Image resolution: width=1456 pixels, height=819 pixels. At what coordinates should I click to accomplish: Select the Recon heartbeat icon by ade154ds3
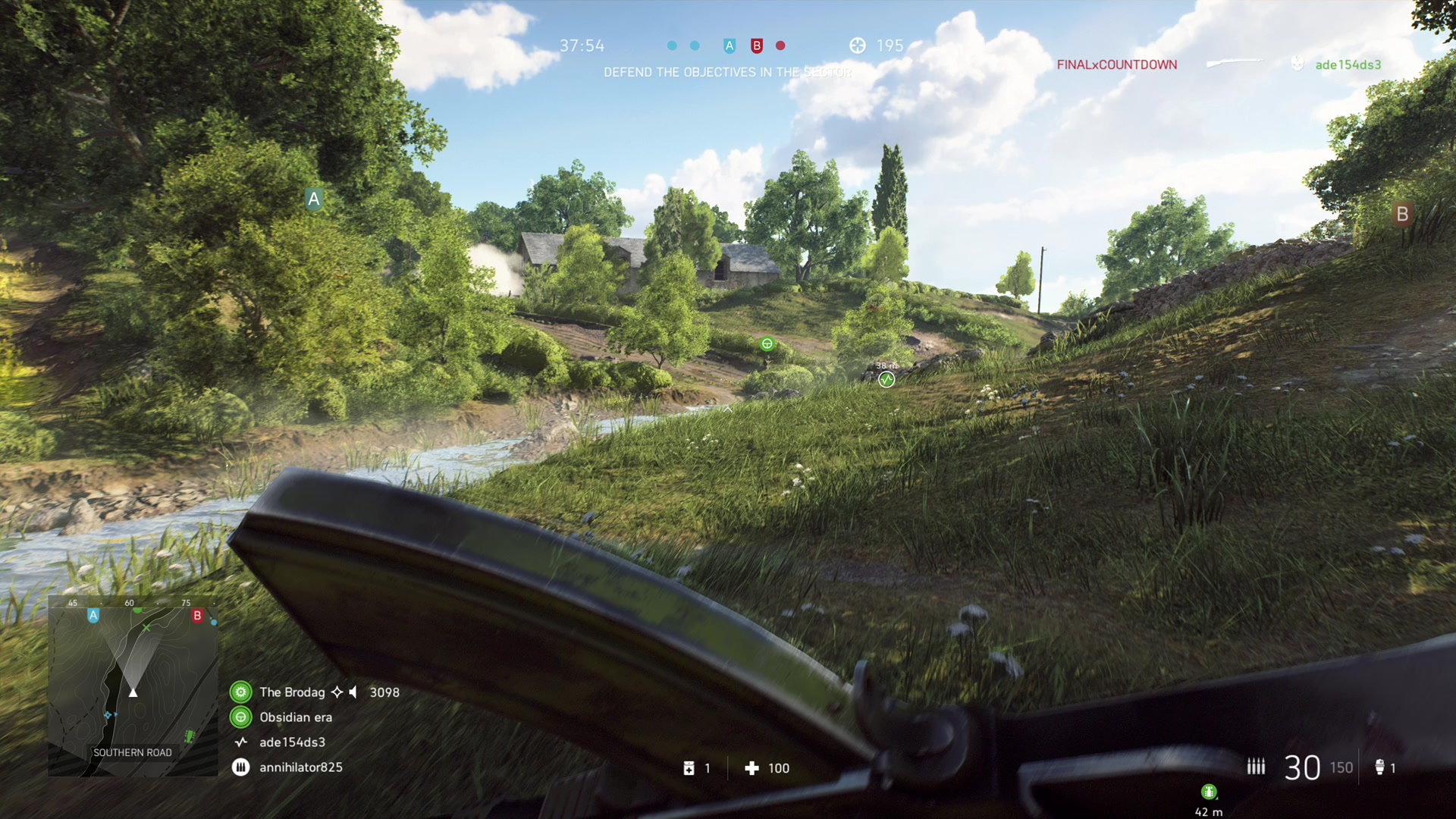point(240,742)
